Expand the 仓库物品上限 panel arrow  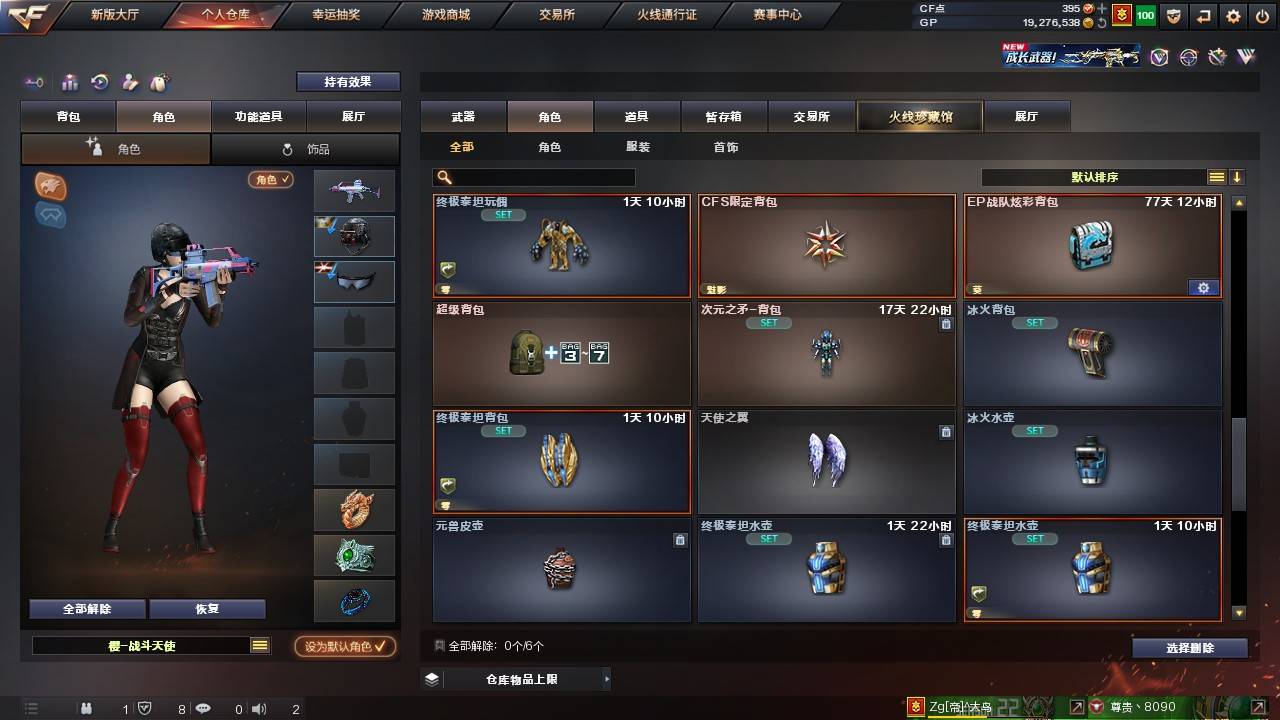(x=605, y=678)
